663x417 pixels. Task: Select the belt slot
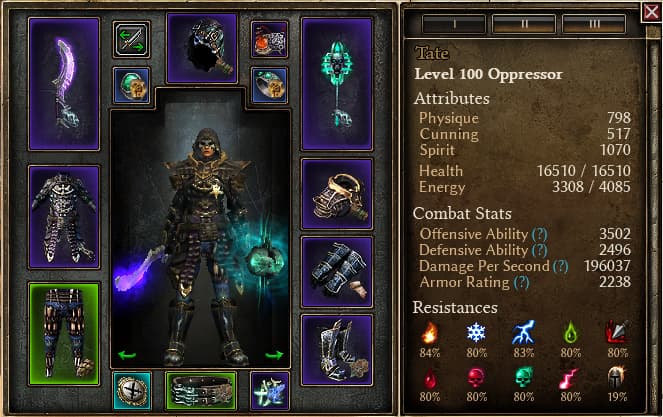pyautogui.click(x=201, y=391)
